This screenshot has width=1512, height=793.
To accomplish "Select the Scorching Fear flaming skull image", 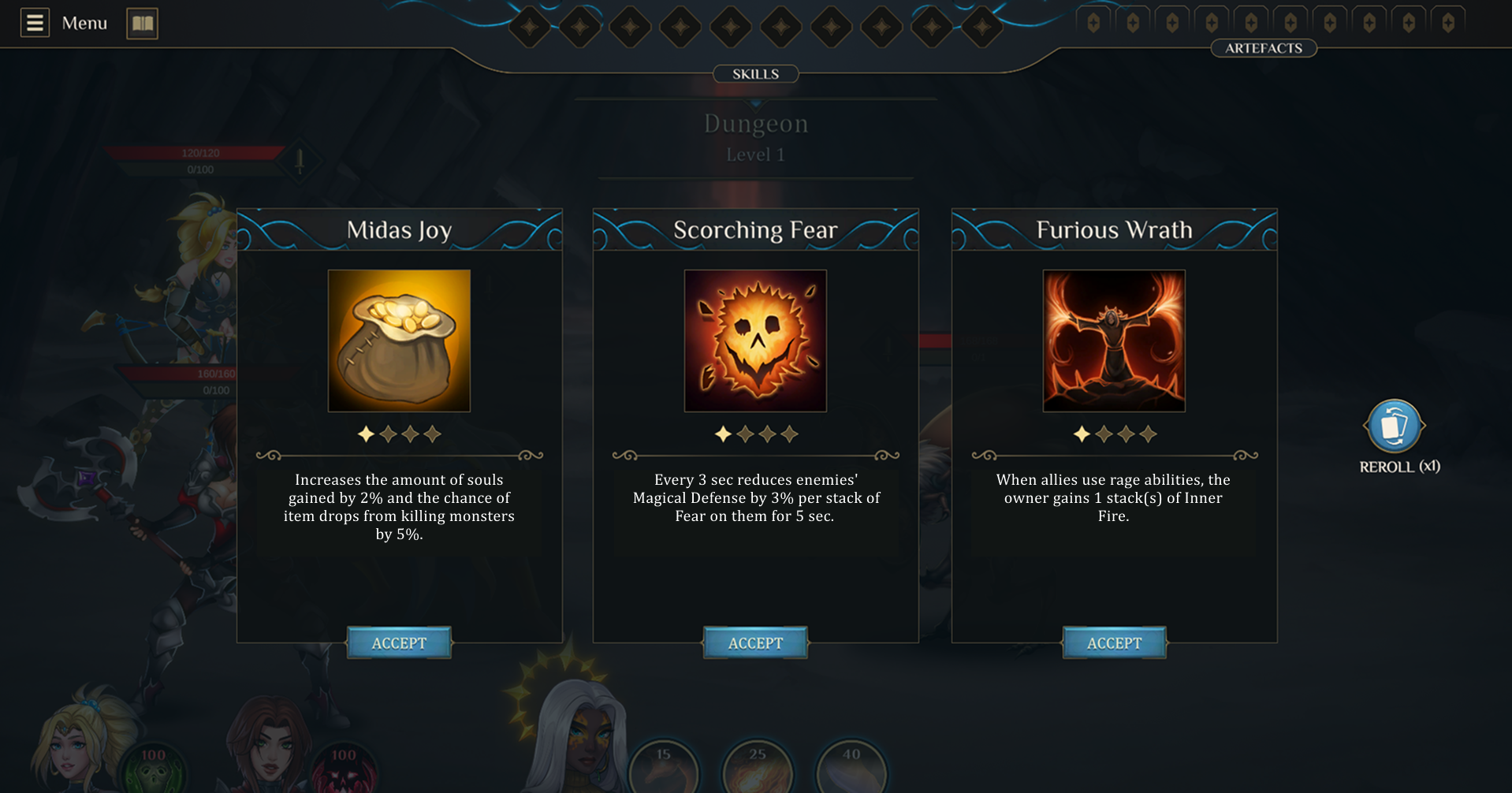I will [x=755, y=341].
